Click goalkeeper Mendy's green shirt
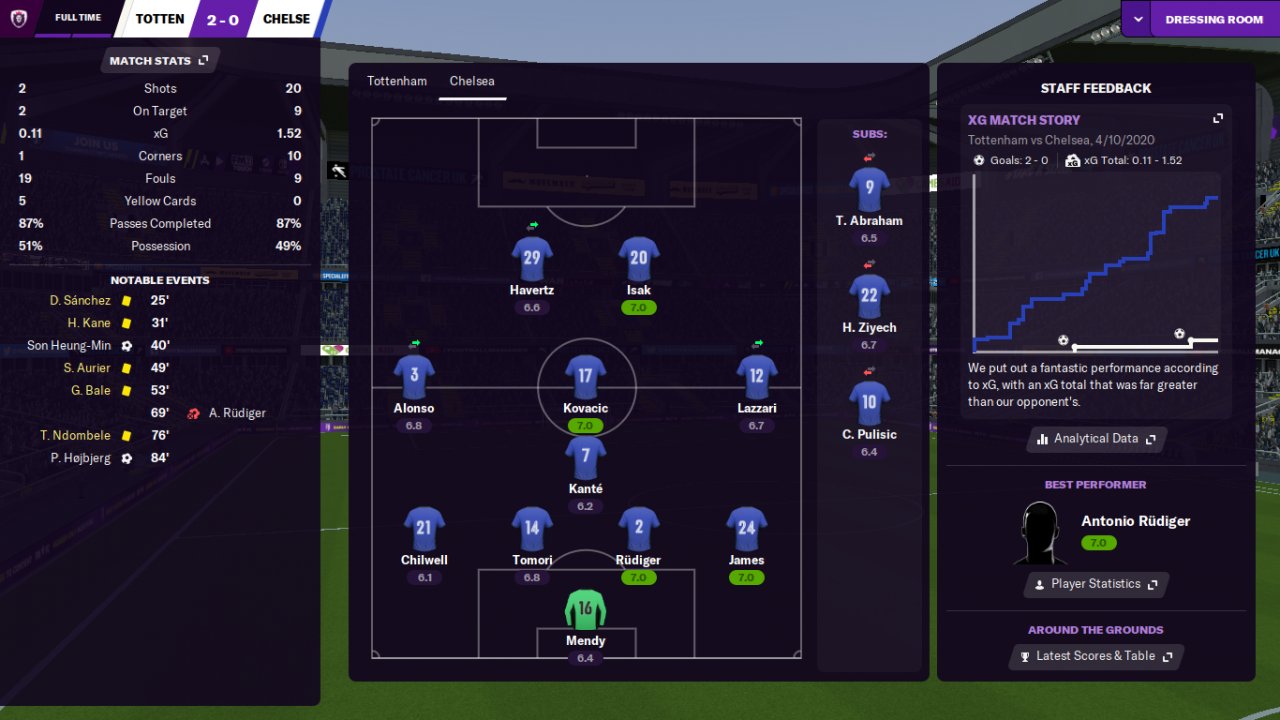1280x720 pixels. 585,609
